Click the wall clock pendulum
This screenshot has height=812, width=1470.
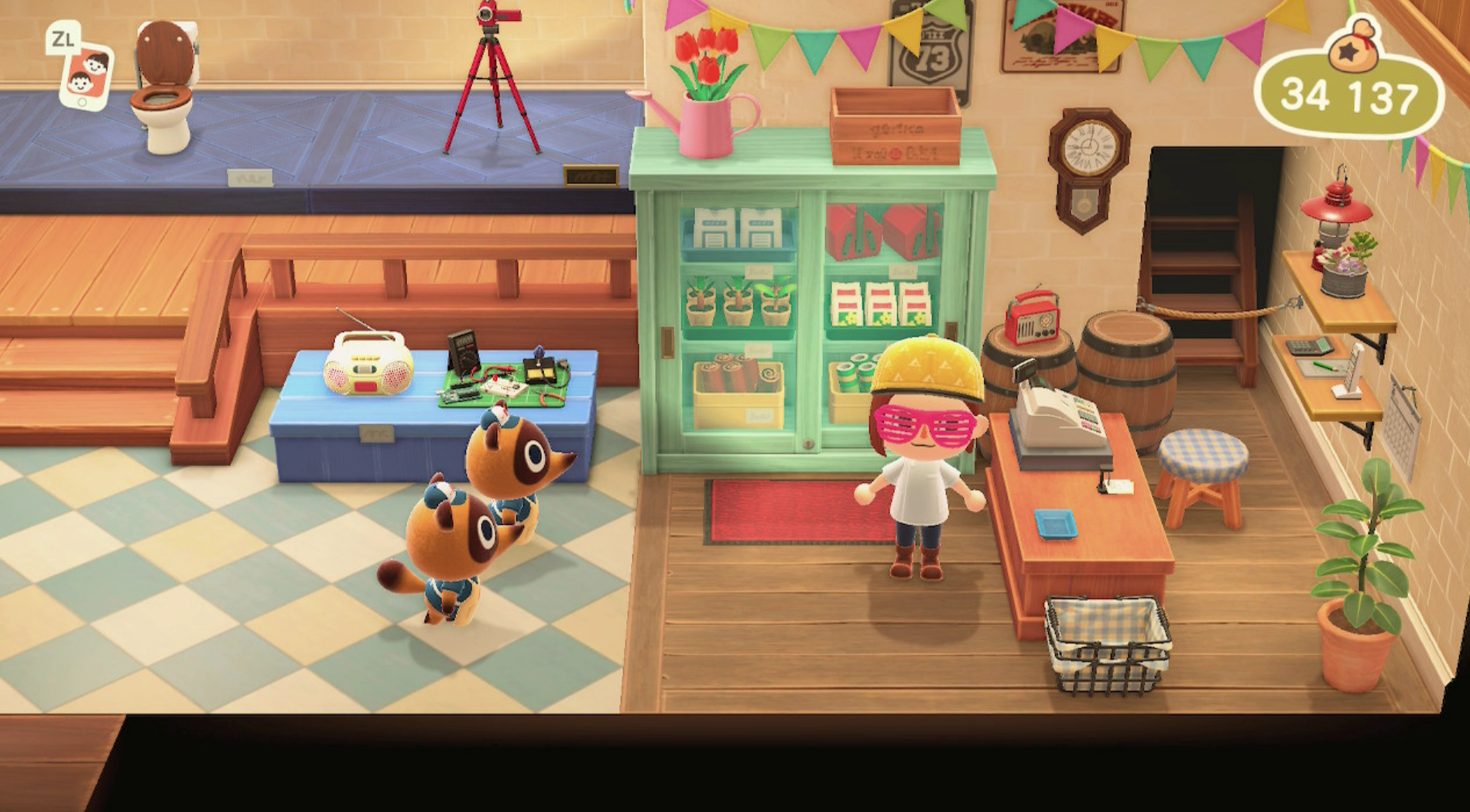(1085, 201)
